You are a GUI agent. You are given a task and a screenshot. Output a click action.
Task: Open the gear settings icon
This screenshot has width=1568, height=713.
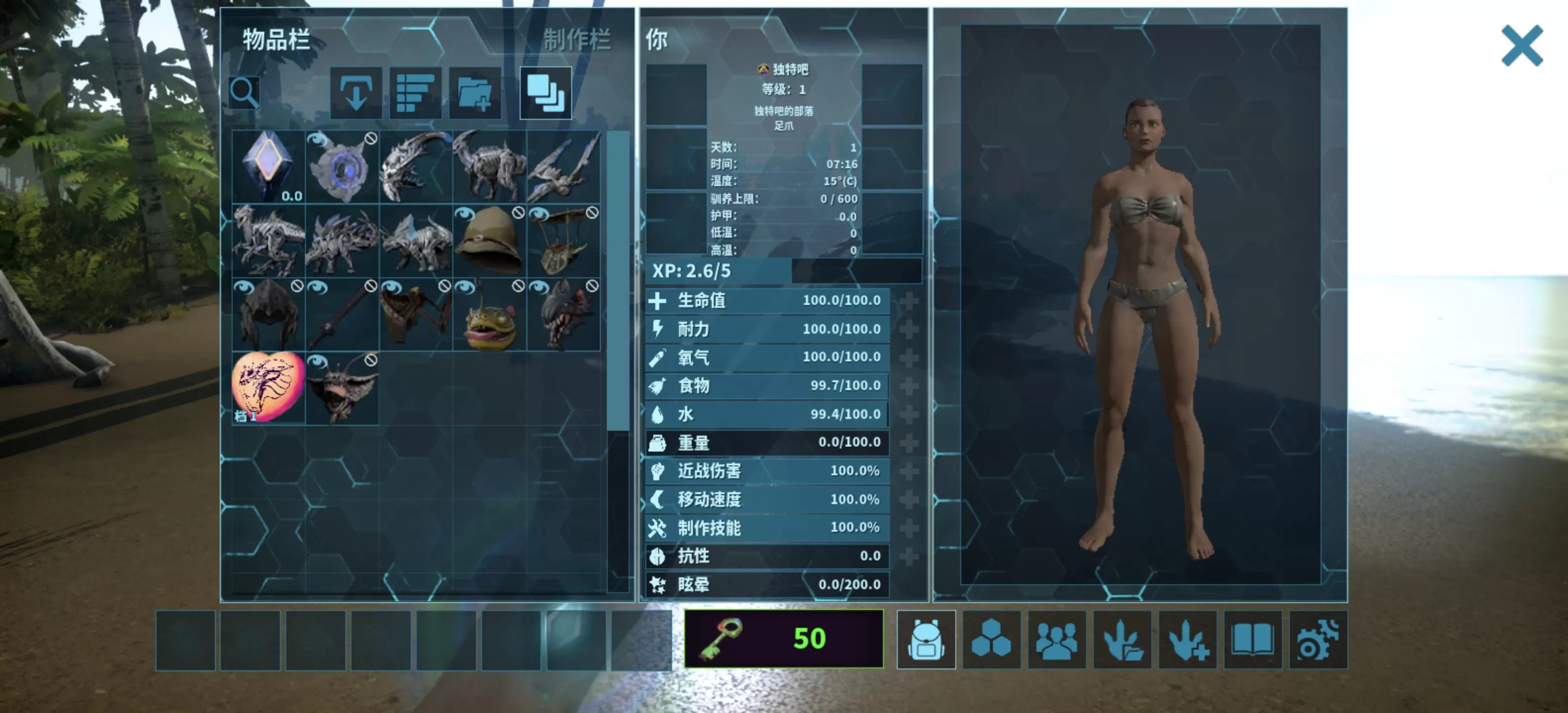click(x=1318, y=640)
